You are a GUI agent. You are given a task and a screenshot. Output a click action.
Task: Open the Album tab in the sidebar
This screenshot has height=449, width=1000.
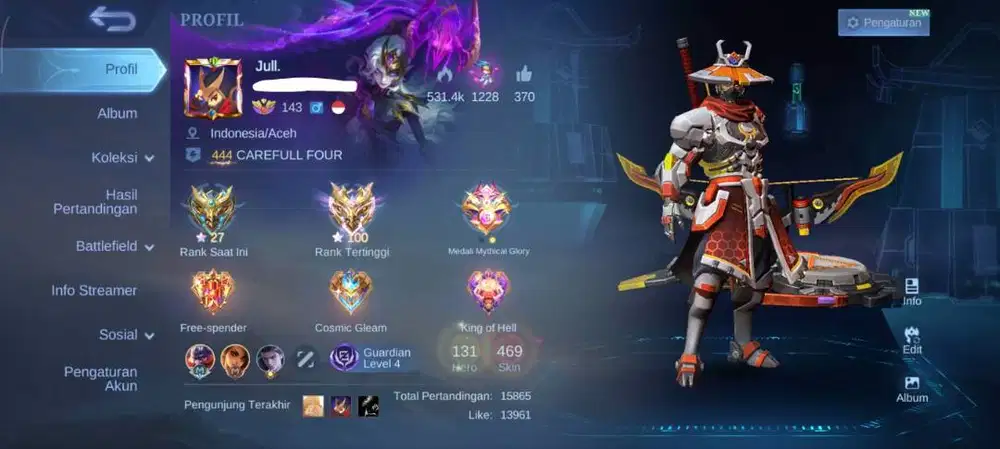(117, 113)
